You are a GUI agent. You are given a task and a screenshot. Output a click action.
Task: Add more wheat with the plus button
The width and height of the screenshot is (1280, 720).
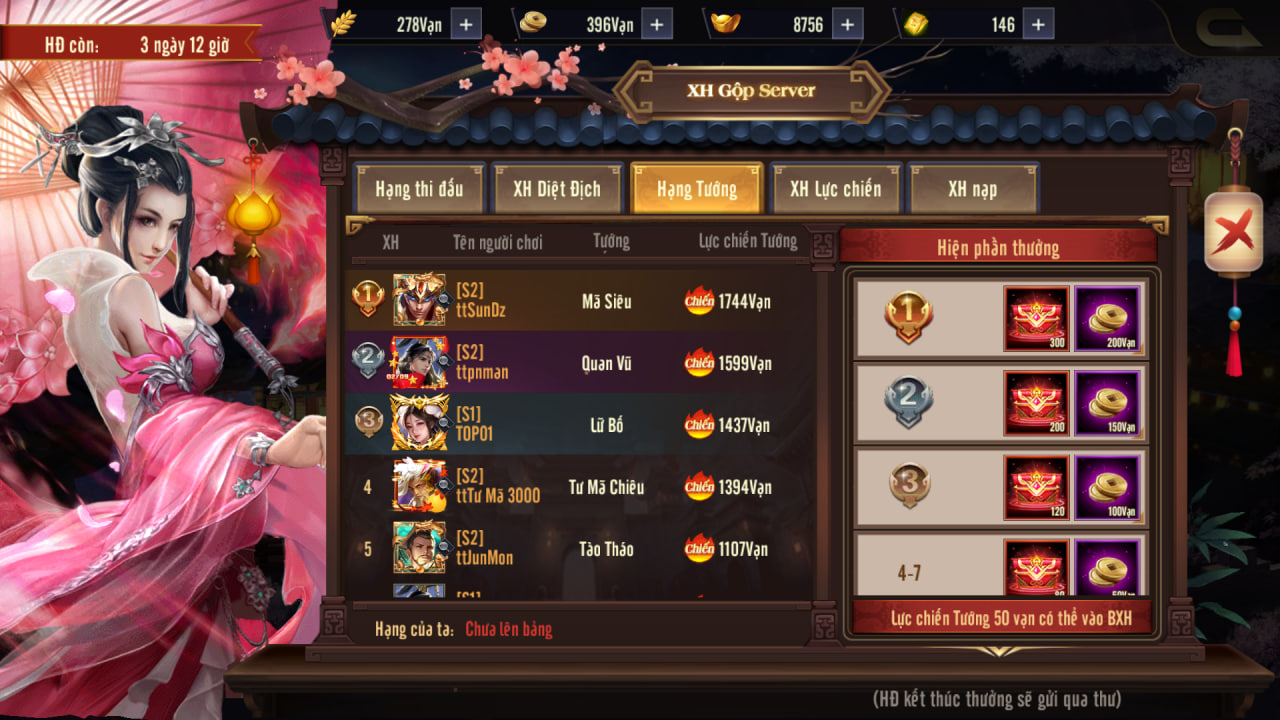tap(466, 24)
